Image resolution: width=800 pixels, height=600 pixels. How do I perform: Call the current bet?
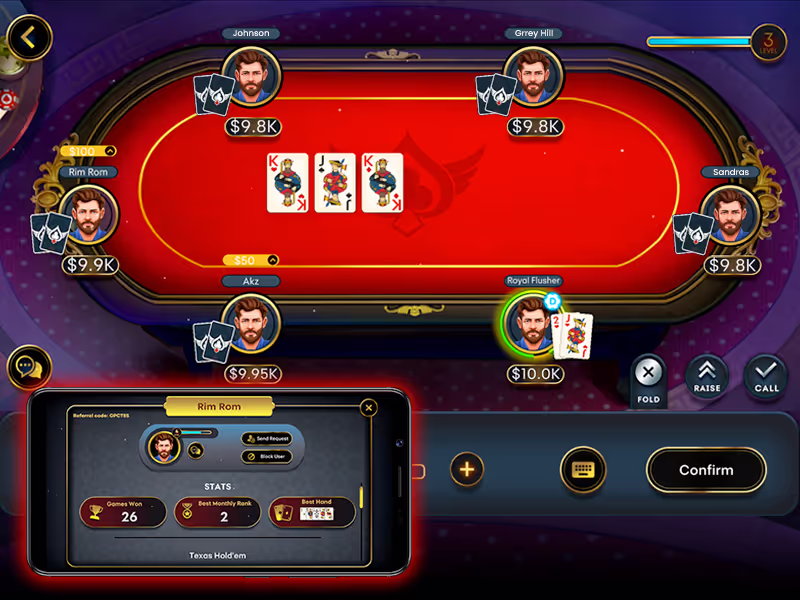[x=766, y=375]
